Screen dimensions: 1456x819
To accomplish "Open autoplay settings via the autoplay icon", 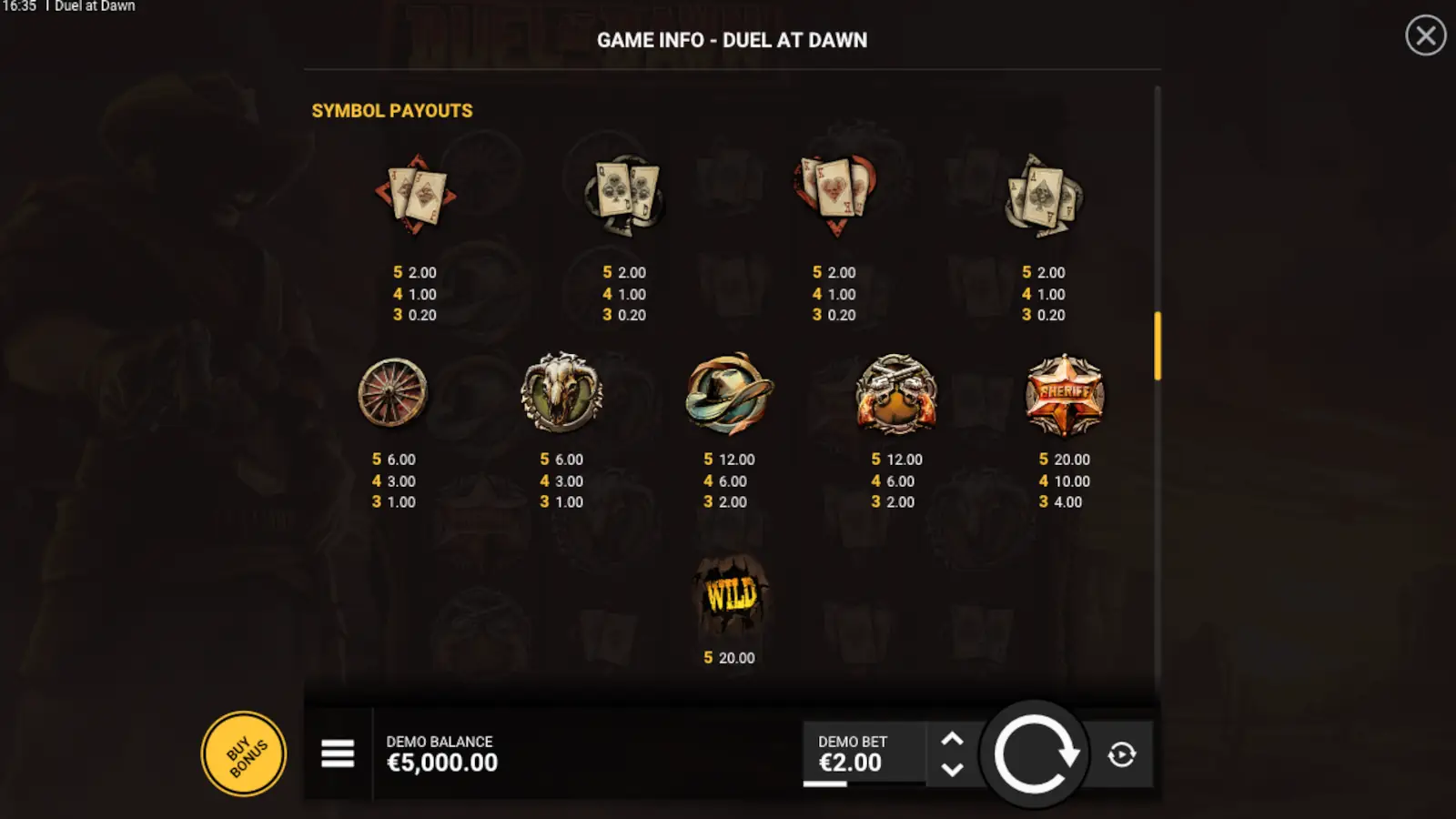I will (x=1122, y=754).
